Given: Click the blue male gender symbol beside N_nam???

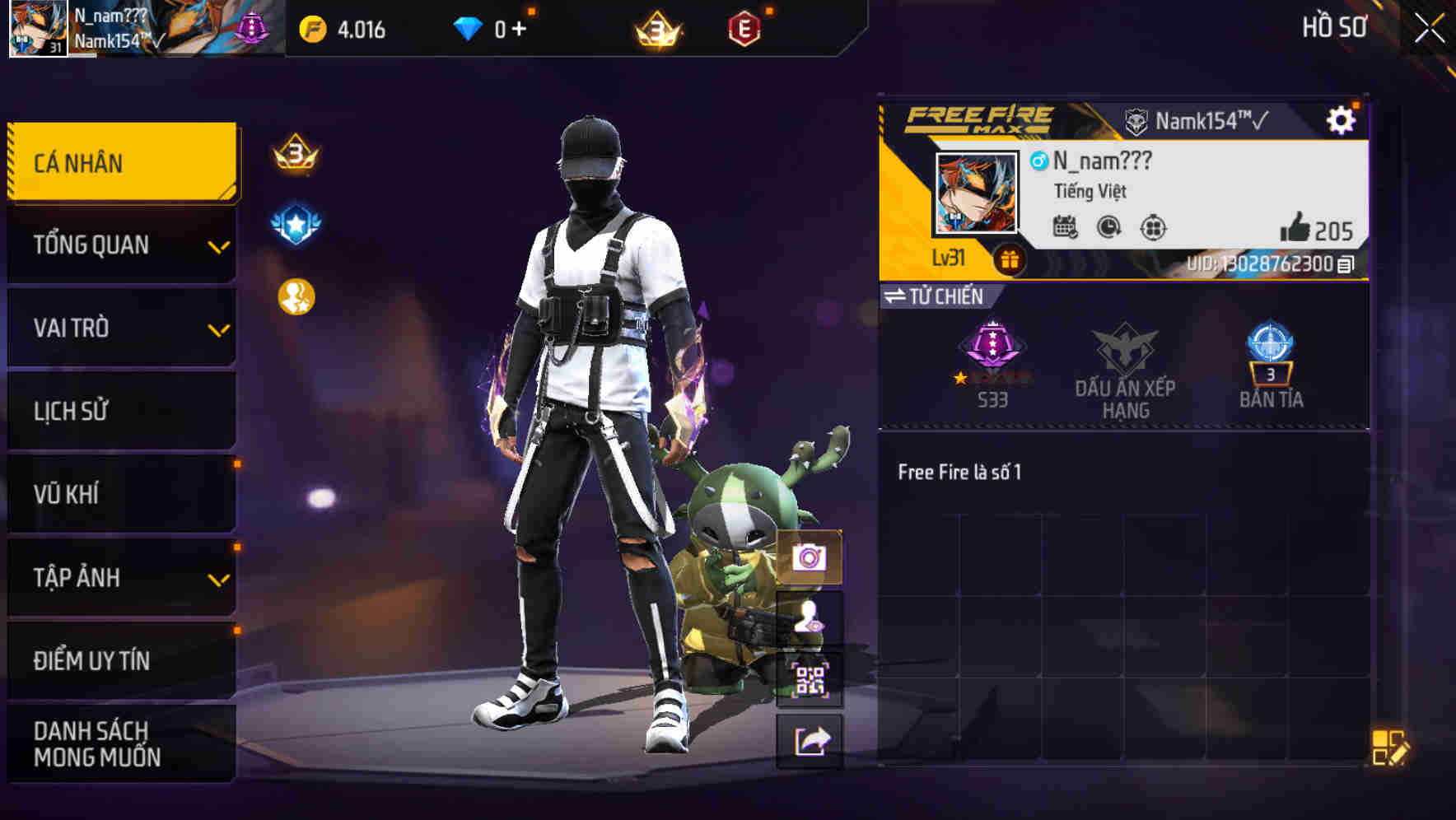Looking at the screenshot, I should point(1039,163).
